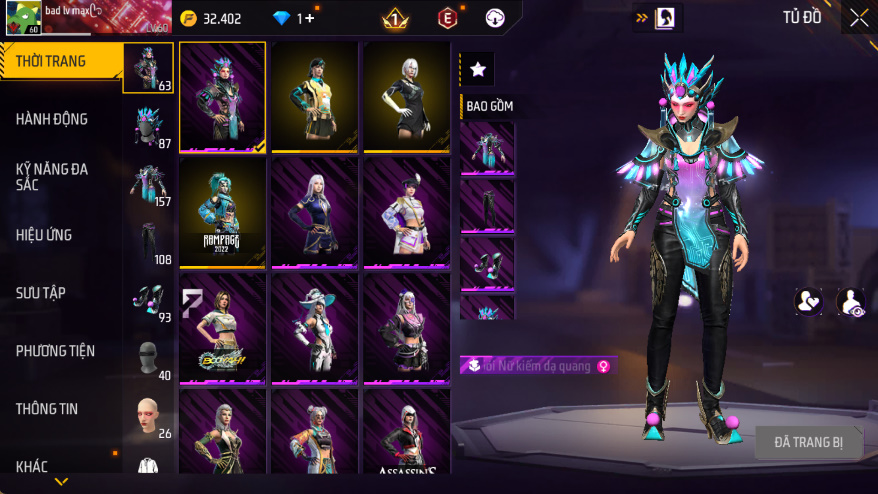Add diamonds via the diamond counter
The width and height of the screenshot is (878, 494).
tap(298, 18)
